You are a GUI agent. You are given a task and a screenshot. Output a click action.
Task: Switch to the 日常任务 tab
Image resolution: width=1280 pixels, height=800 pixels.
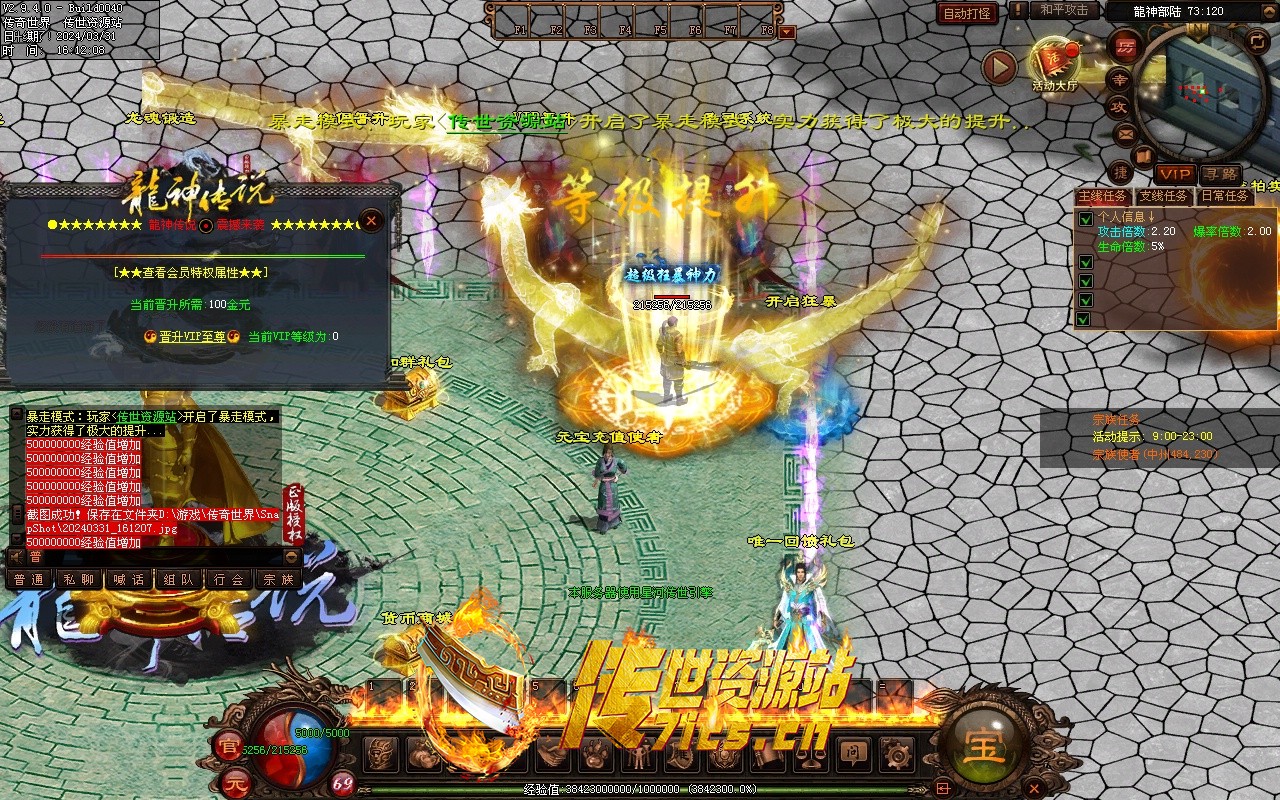click(1224, 197)
